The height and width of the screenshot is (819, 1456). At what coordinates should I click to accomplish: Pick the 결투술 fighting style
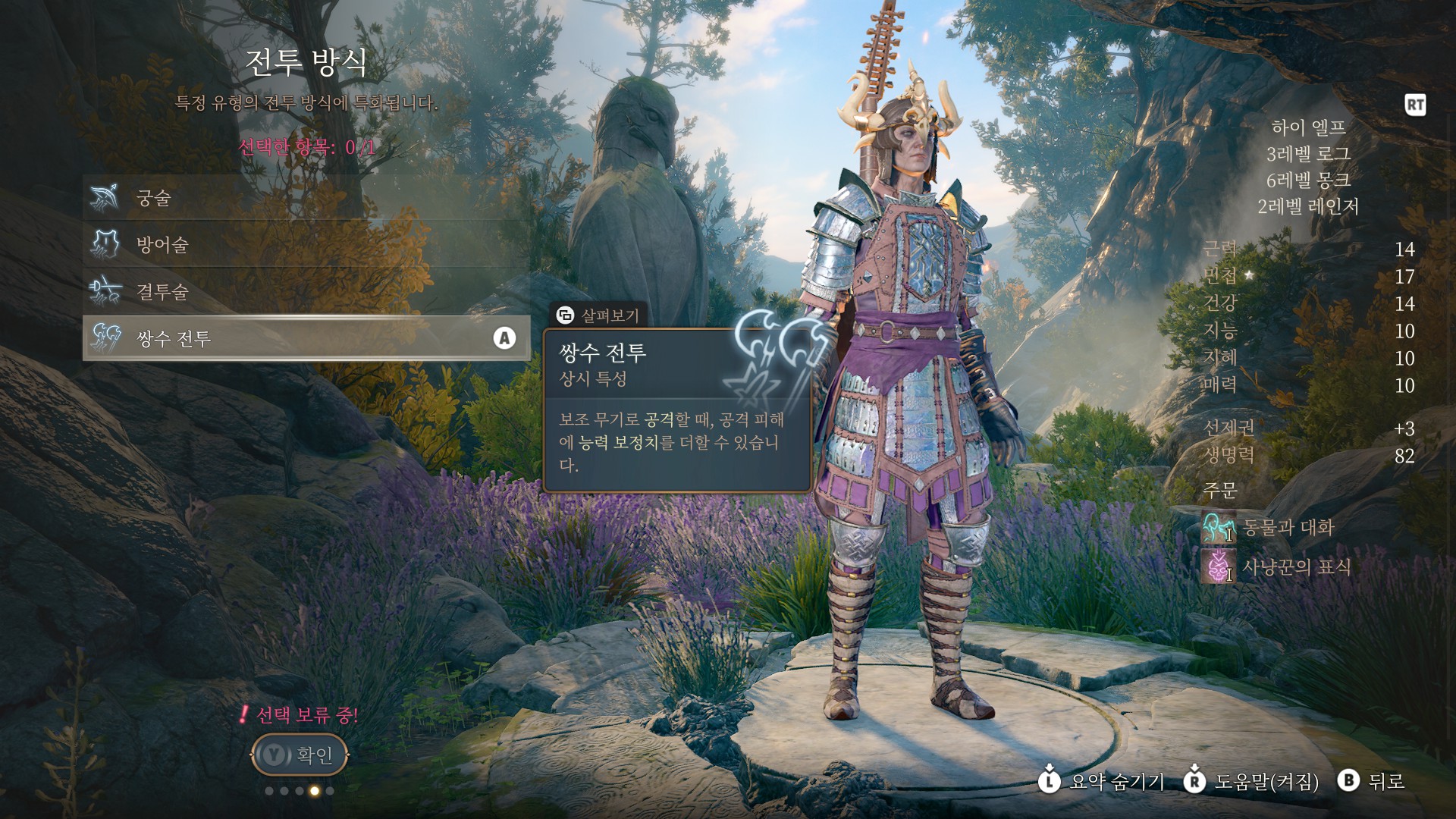pyautogui.click(x=303, y=291)
